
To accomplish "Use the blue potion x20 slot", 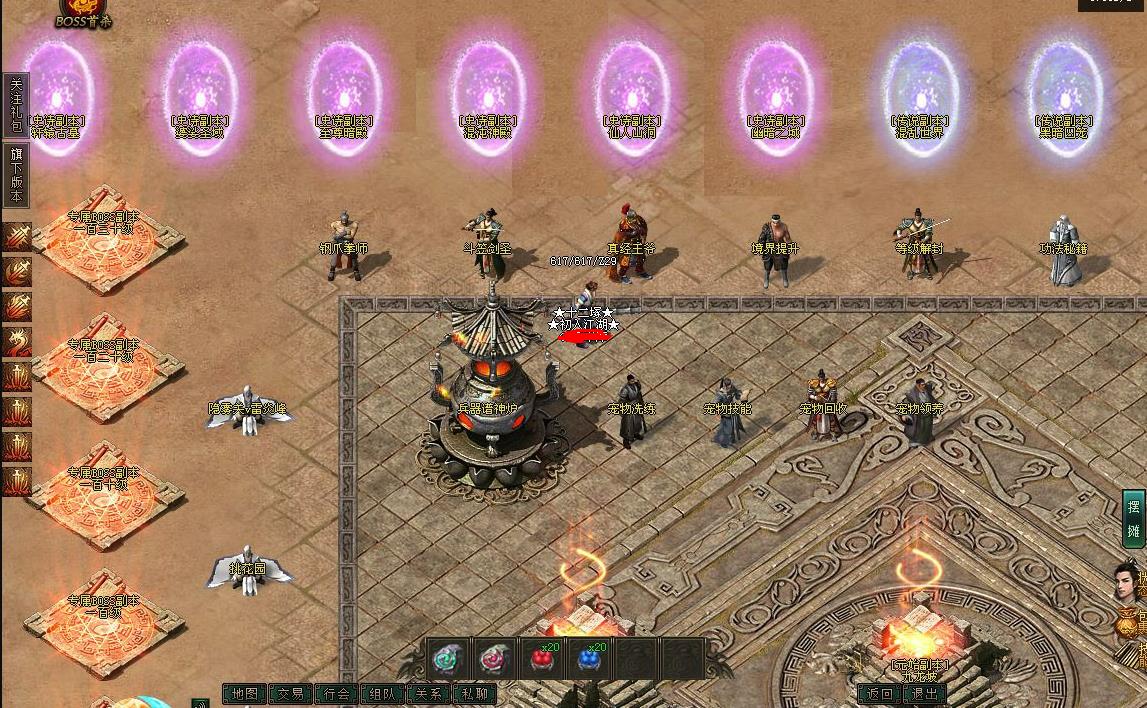I will coord(590,659).
